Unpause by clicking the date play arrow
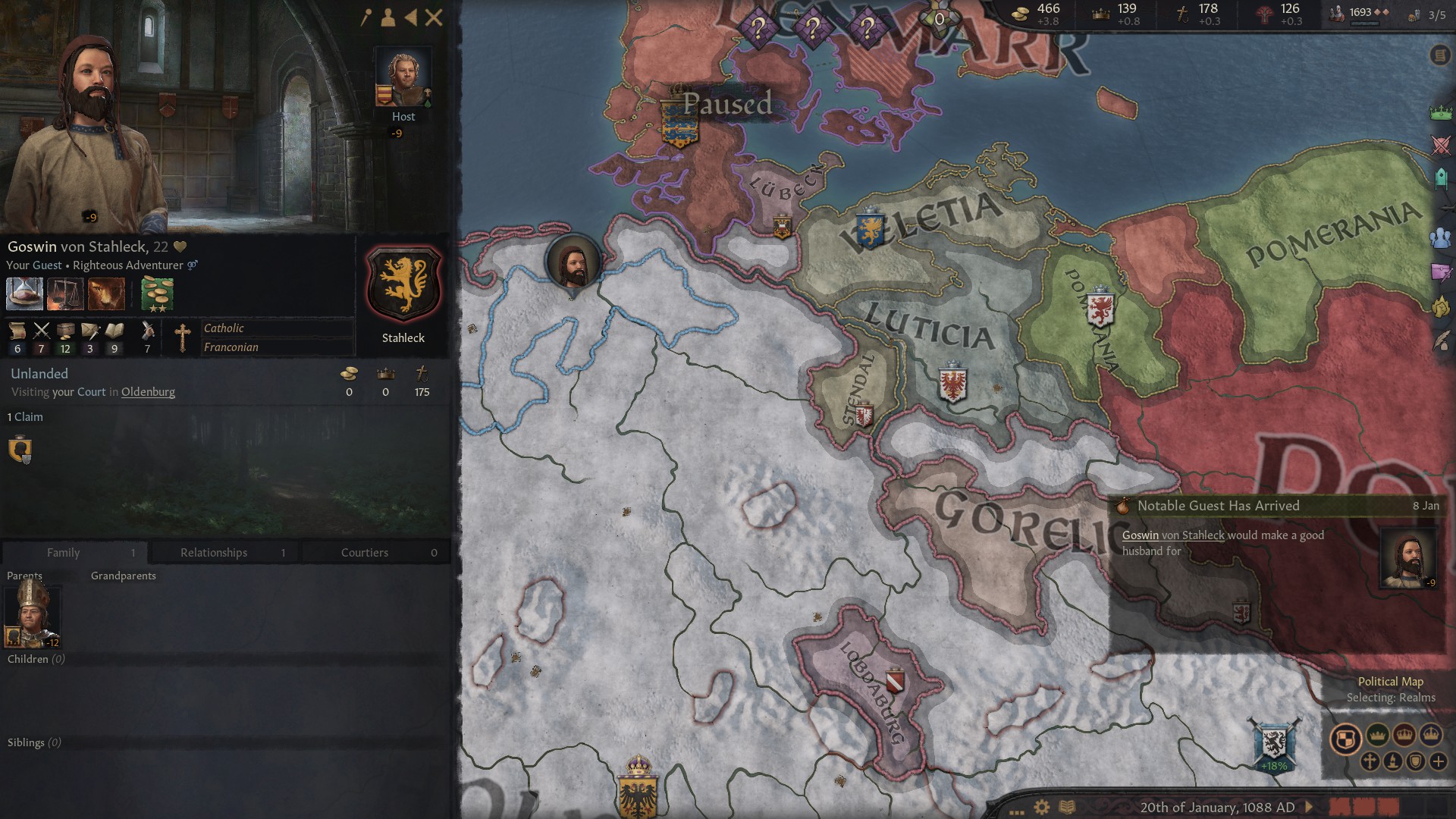 click(1309, 807)
